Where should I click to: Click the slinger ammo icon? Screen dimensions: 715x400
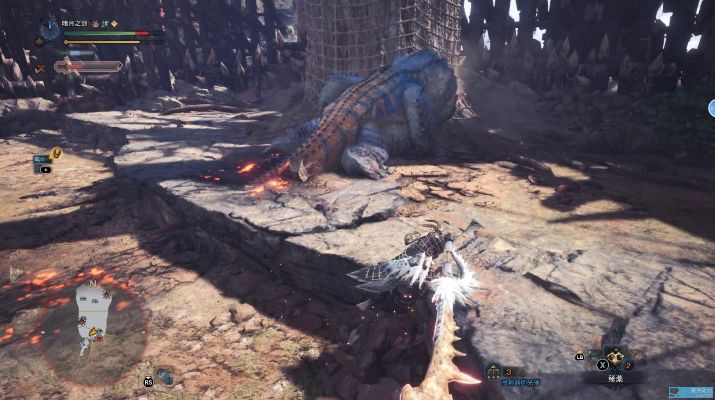pyautogui.click(x=494, y=372)
